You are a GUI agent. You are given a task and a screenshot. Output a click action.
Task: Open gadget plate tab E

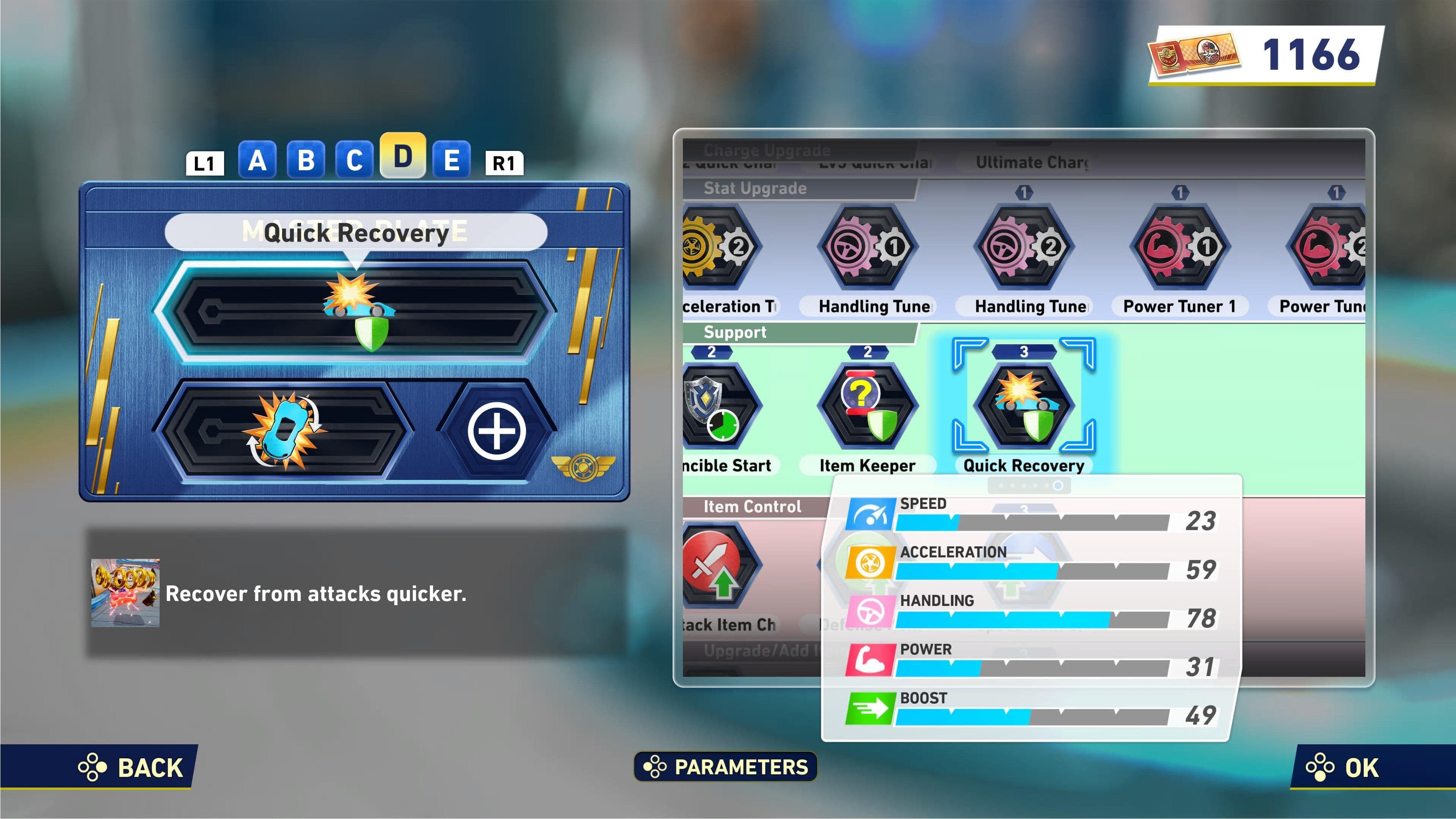(x=451, y=160)
